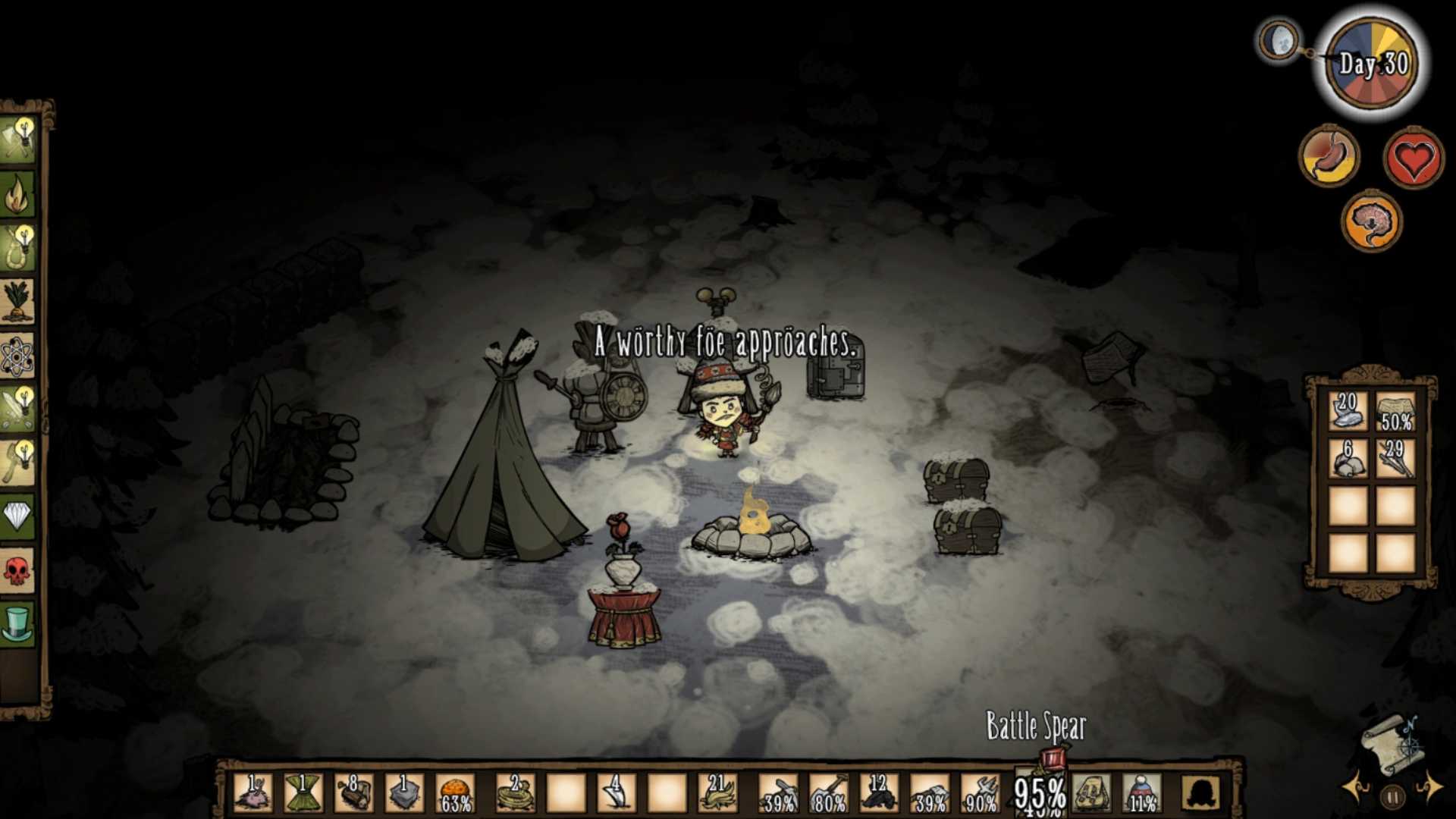Select the stack of 6 rocks
This screenshot has width=1456, height=819.
point(1348,458)
